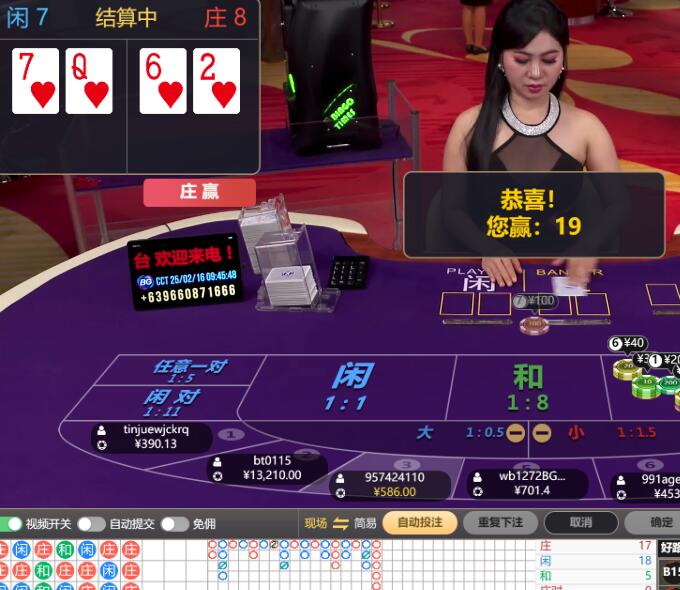The image size is (680, 590).
Task: Place a bet on the 闲 1:1 area
Action: click(352, 387)
